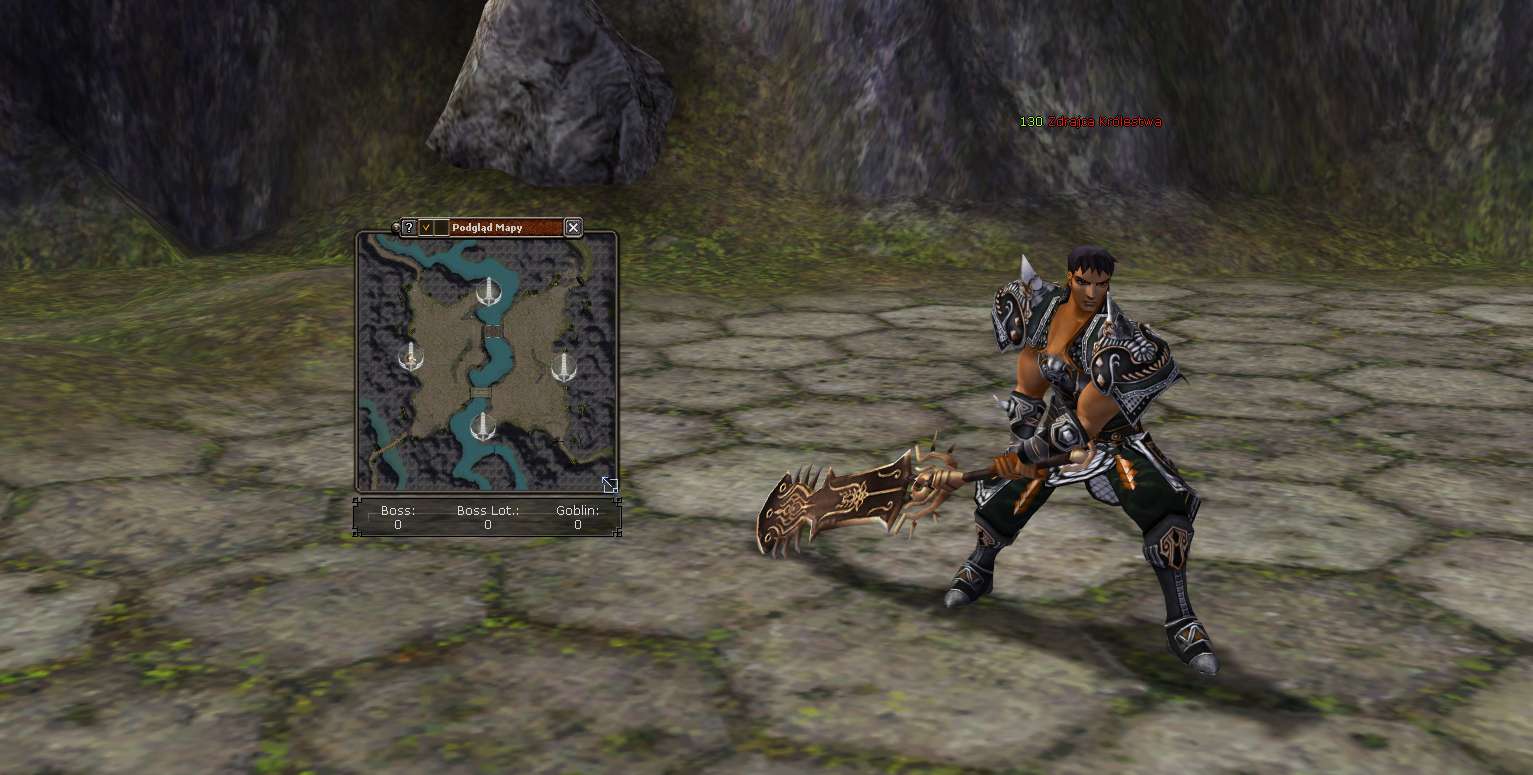
Task: Toggle the checked box in map title bar
Action: pos(425,227)
